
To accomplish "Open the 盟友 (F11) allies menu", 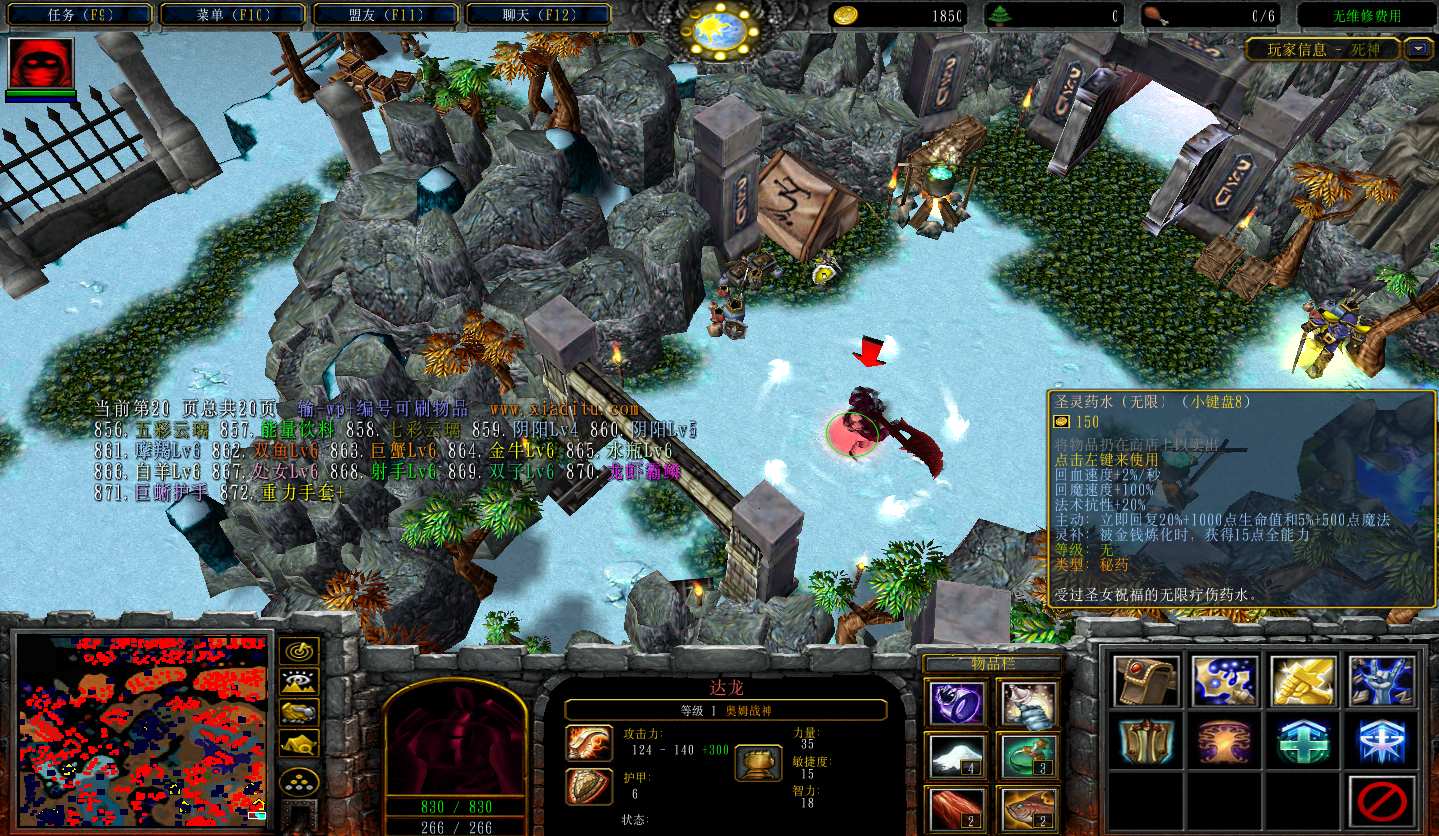I will (387, 15).
